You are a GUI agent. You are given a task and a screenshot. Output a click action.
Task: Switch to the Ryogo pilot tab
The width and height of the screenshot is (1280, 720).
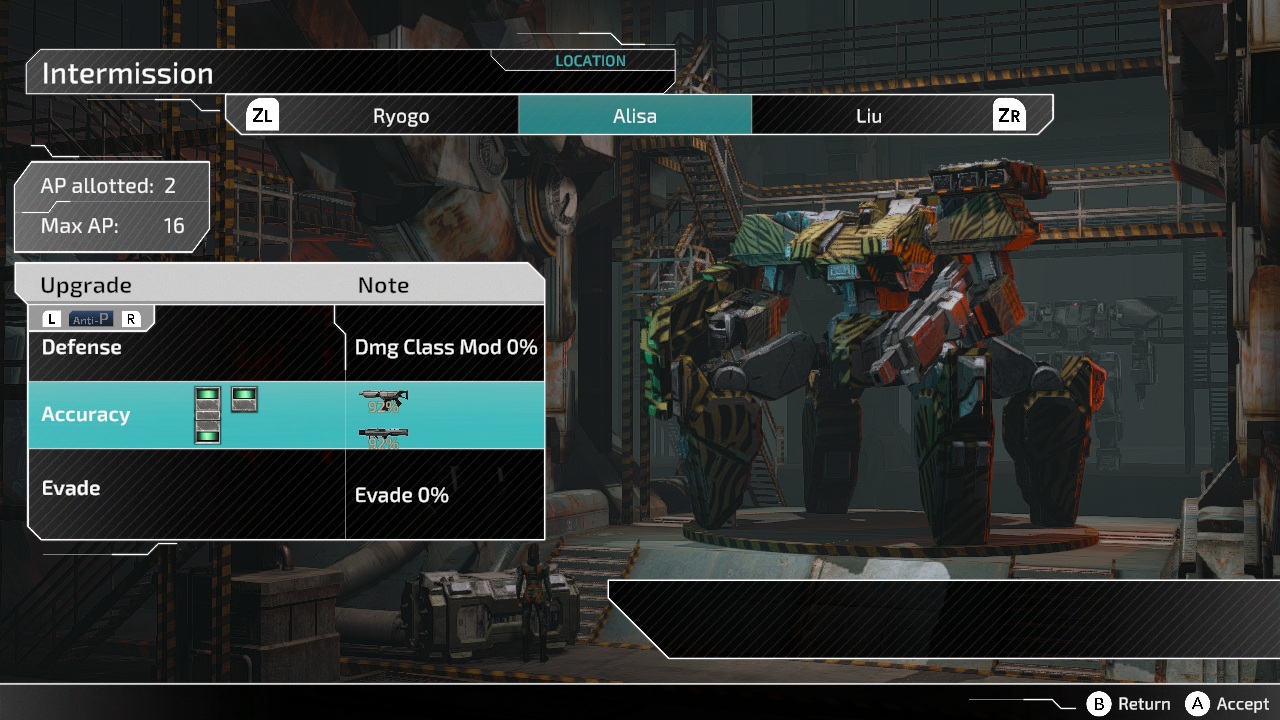[400, 116]
